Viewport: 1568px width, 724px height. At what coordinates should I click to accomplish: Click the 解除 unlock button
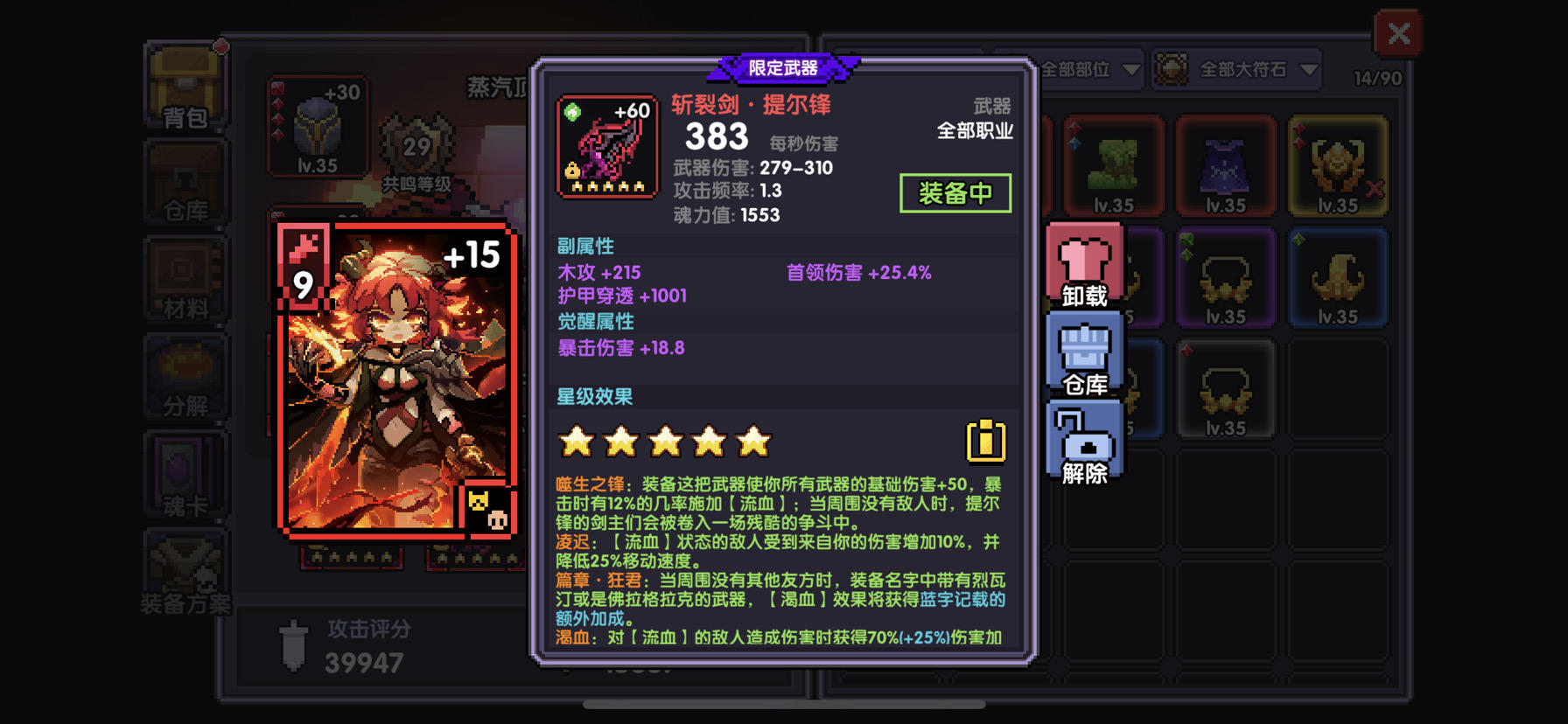pyautogui.click(x=1083, y=442)
